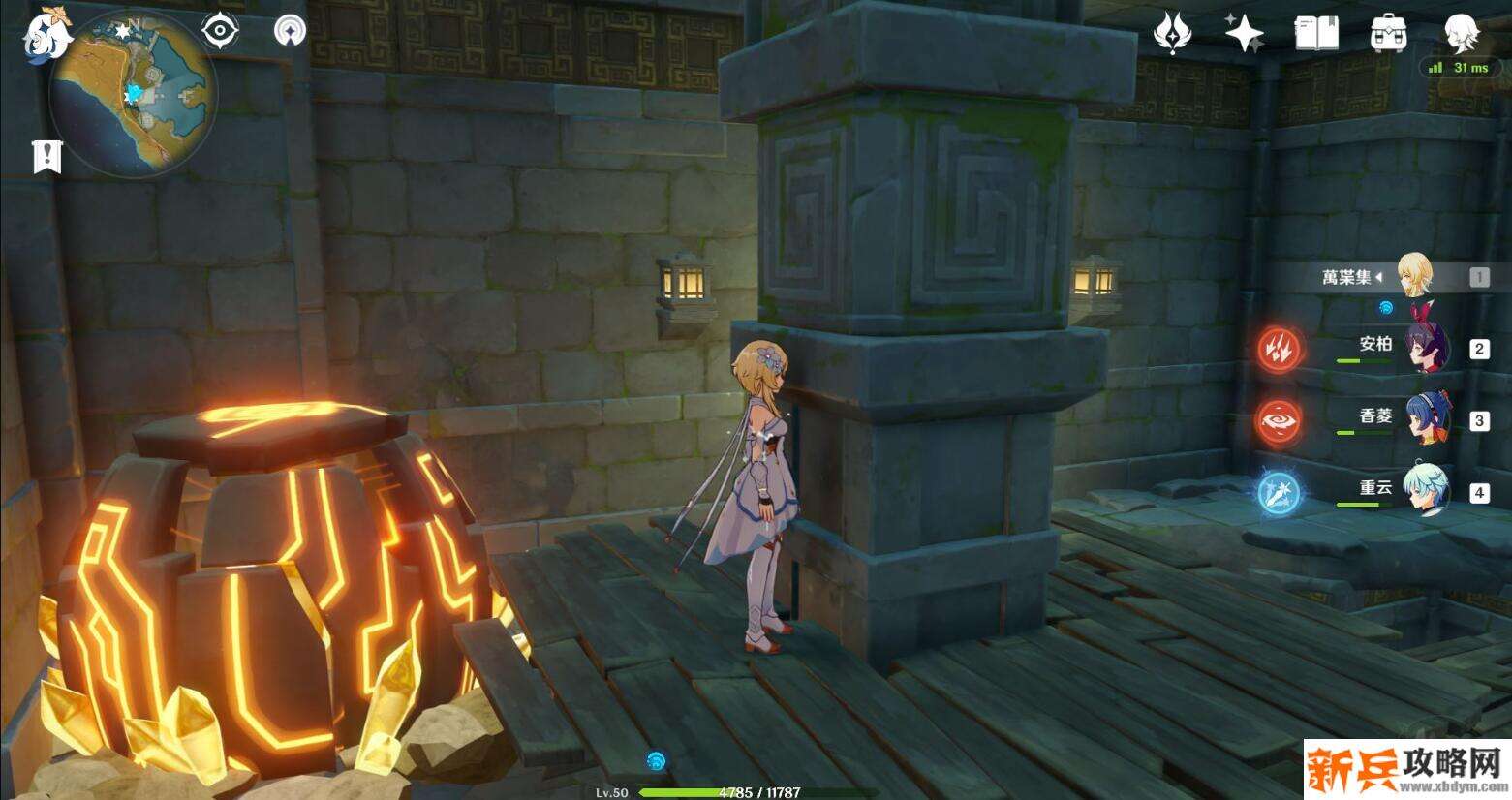Open the backpack inventory icon
The width and height of the screenshot is (1512, 800).
pyautogui.click(x=1388, y=33)
